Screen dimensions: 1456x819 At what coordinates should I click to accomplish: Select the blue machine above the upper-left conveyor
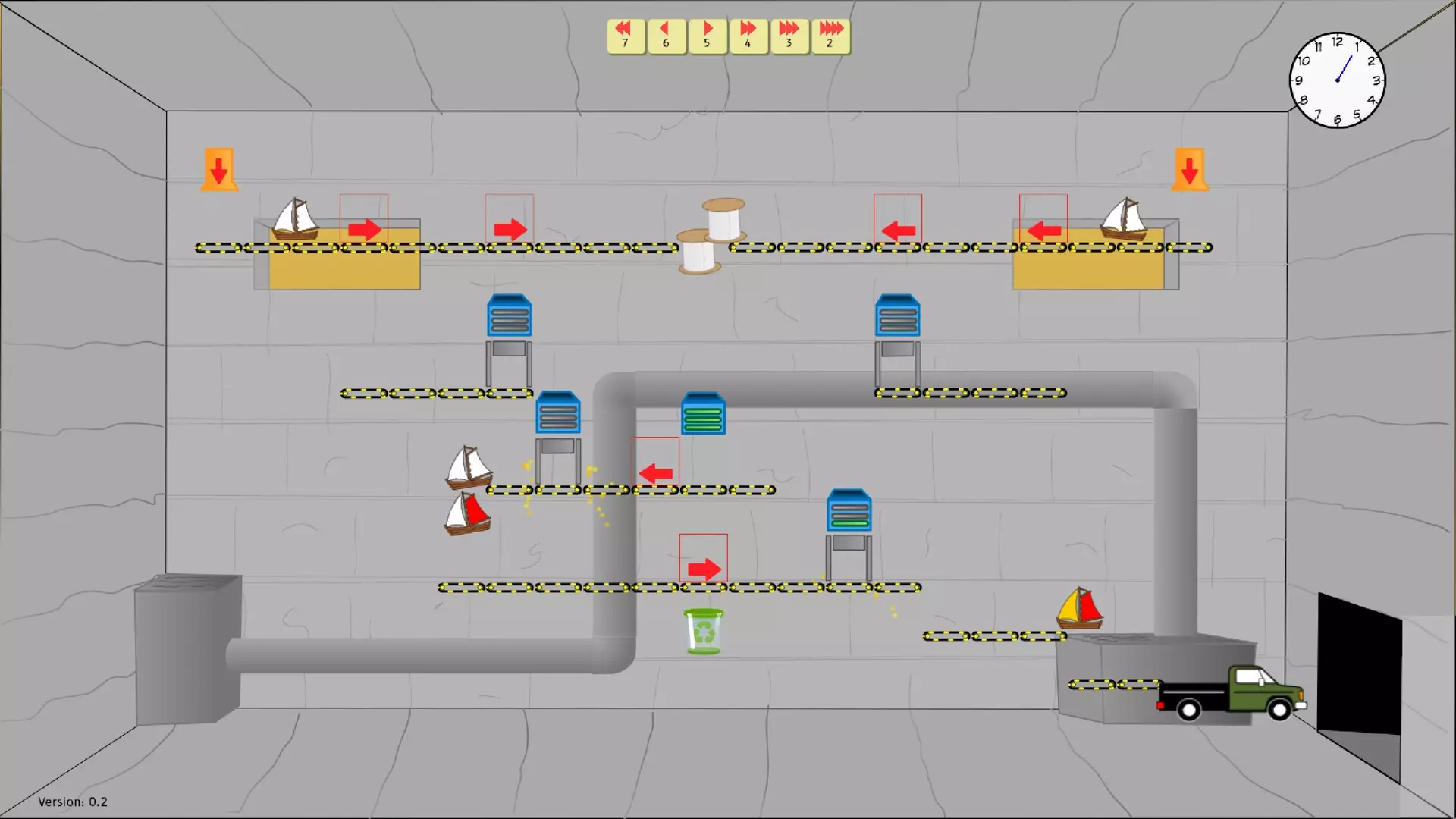(x=510, y=315)
